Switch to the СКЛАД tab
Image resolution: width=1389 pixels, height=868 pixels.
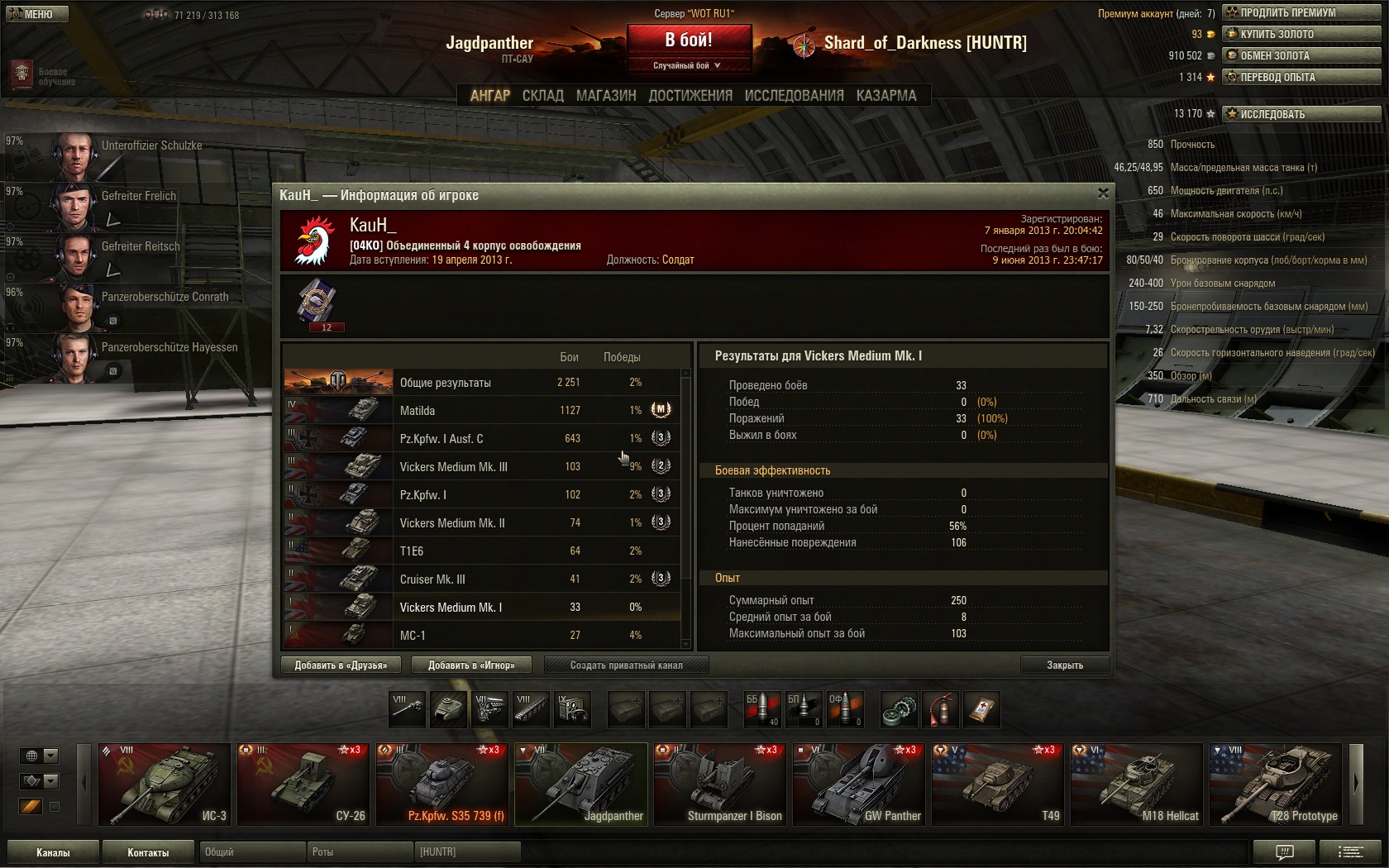point(542,96)
